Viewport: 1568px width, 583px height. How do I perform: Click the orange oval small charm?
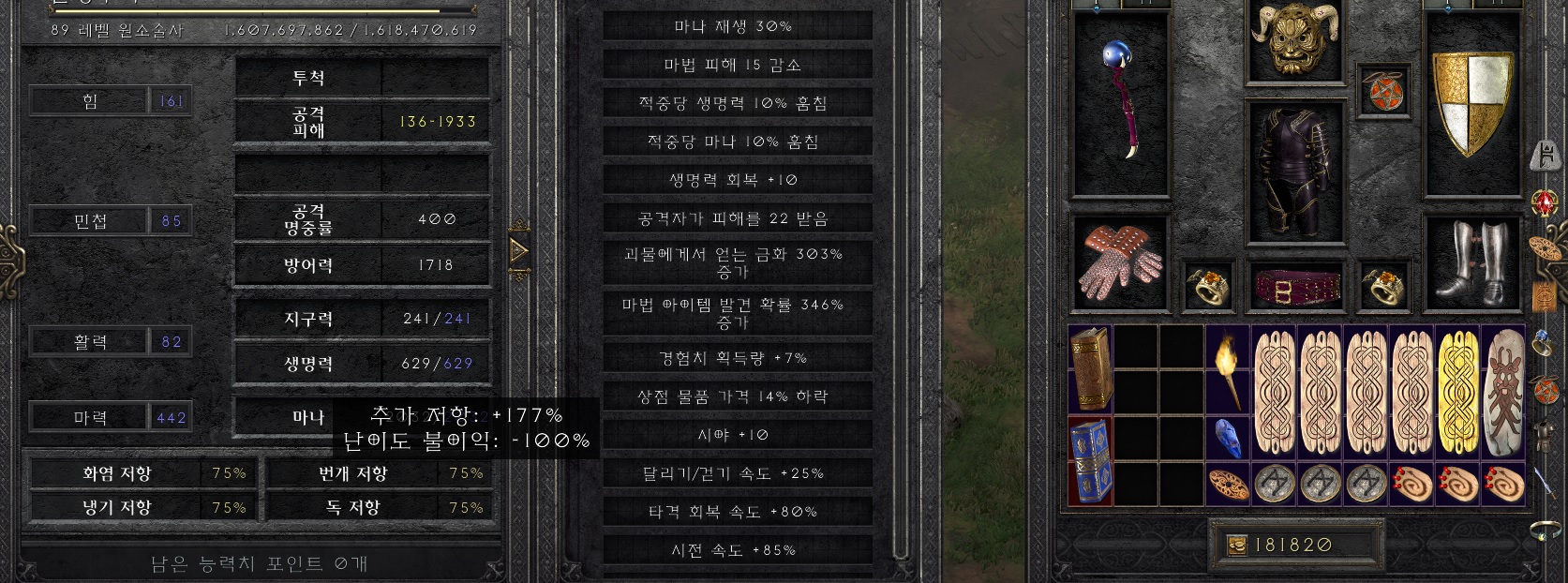pyautogui.click(x=1227, y=484)
